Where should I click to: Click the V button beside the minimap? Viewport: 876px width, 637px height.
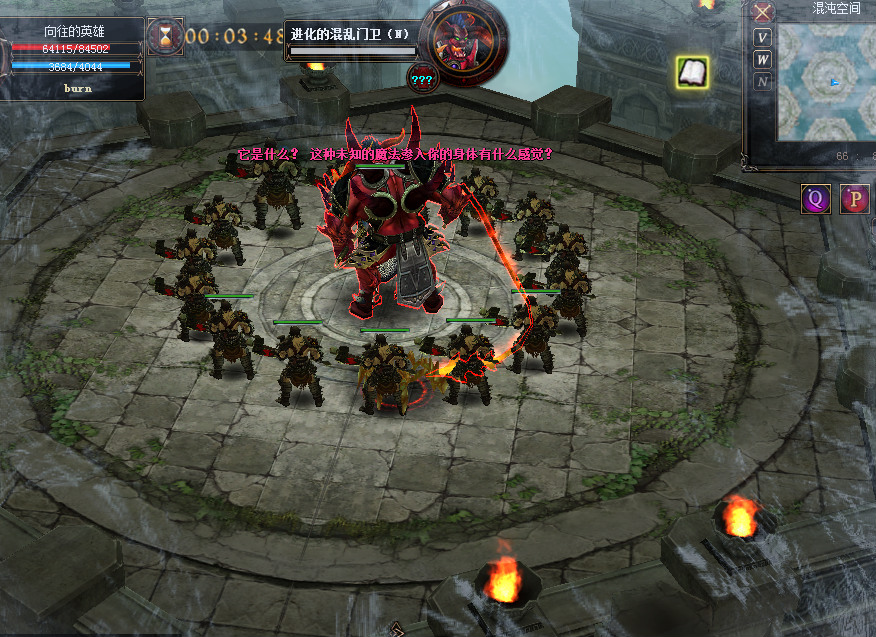coord(763,38)
